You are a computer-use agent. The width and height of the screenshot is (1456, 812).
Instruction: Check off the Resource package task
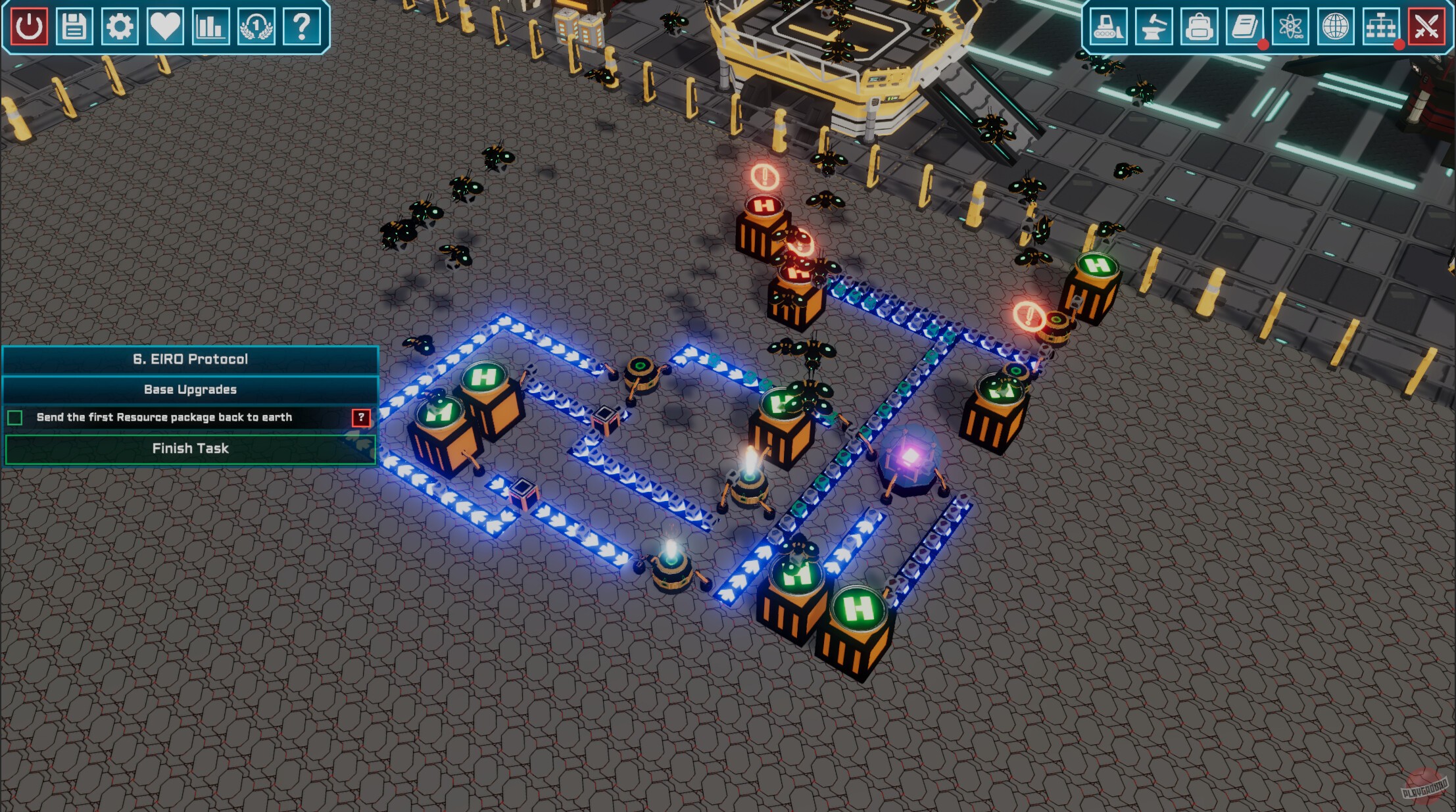click(x=14, y=418)
